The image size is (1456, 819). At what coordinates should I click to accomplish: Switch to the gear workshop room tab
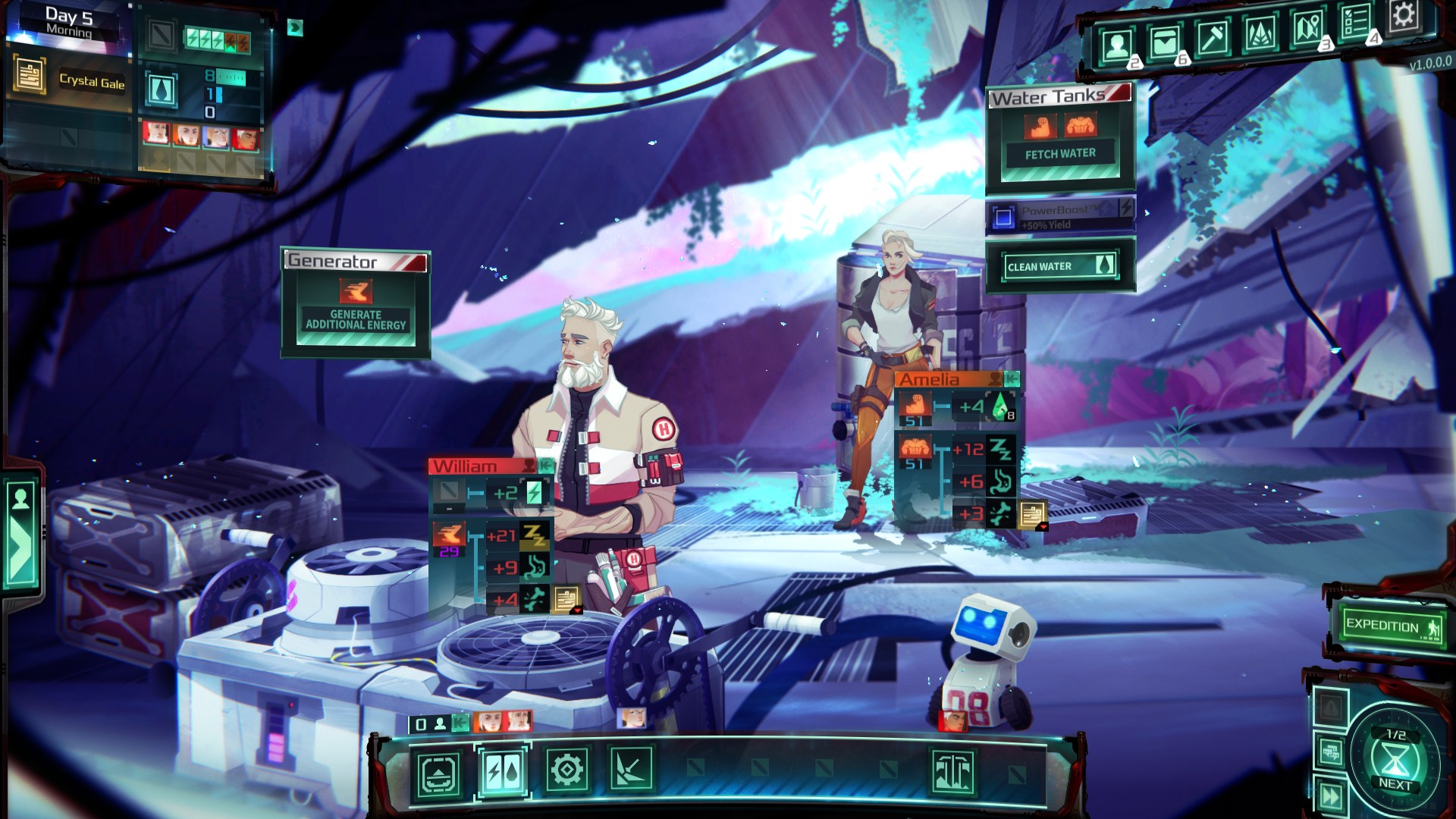(566, 771)
